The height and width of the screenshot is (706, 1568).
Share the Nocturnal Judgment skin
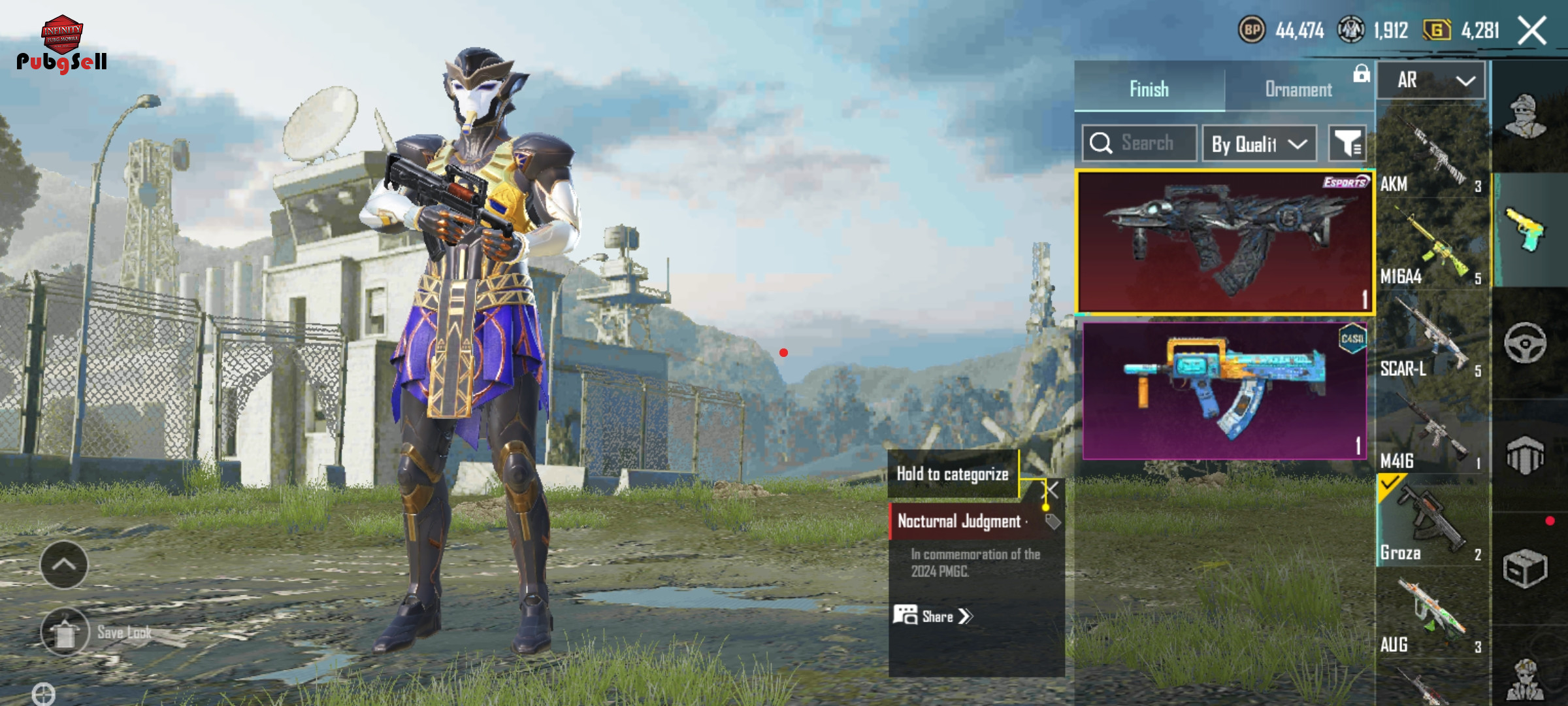click(934, 616)
